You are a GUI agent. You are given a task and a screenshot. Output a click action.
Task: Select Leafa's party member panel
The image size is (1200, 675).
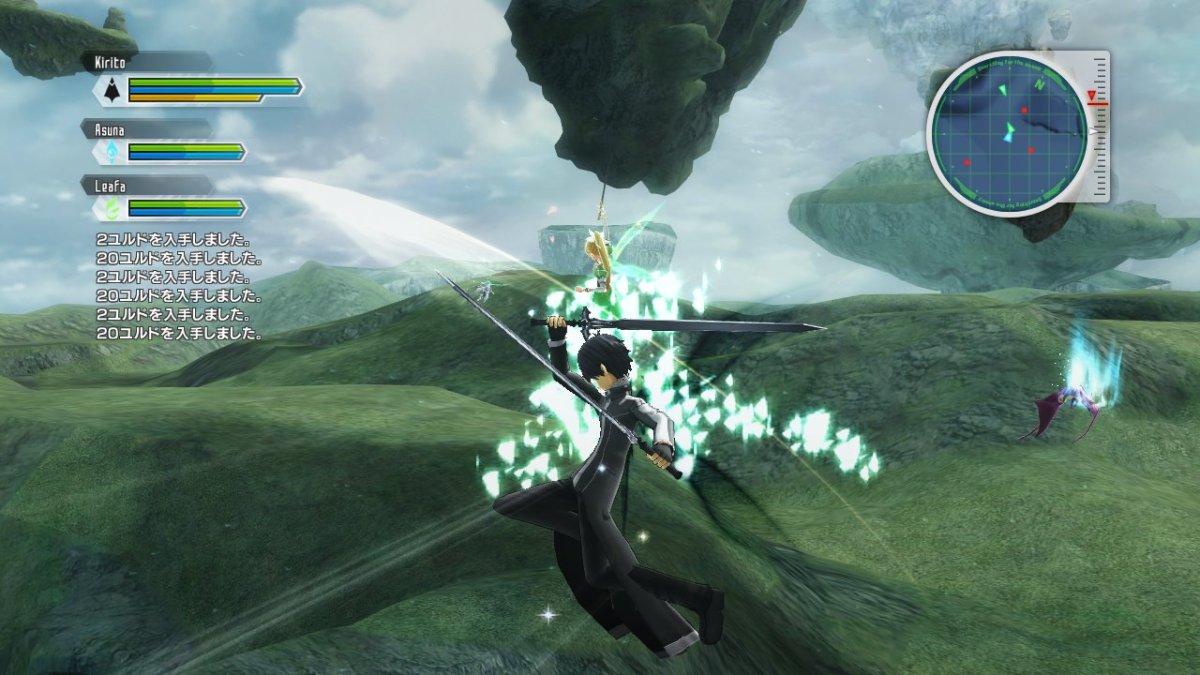(x=166, y=199)
